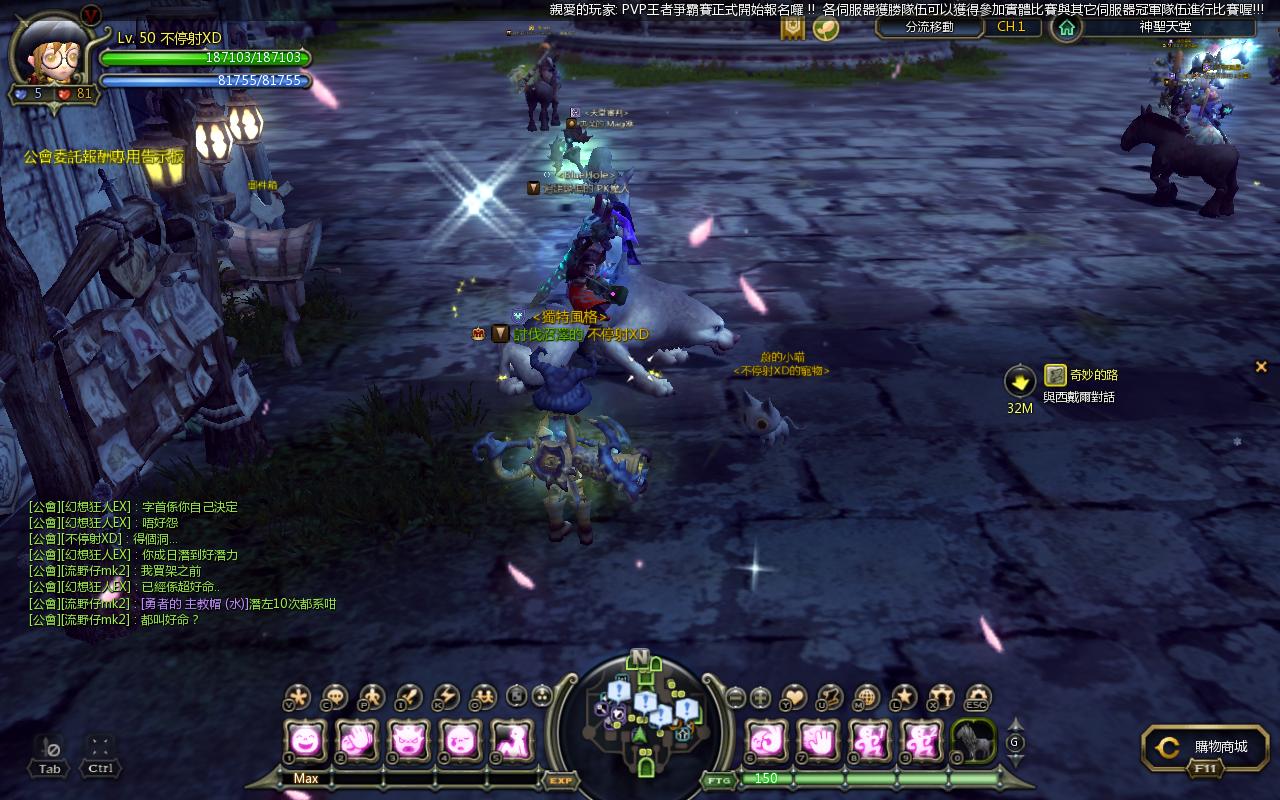Image resolution: width=1280 pixels, height=800 pixels.
Task: Click the yellow arrow quest direction icon
Action: pos(1020,381)
